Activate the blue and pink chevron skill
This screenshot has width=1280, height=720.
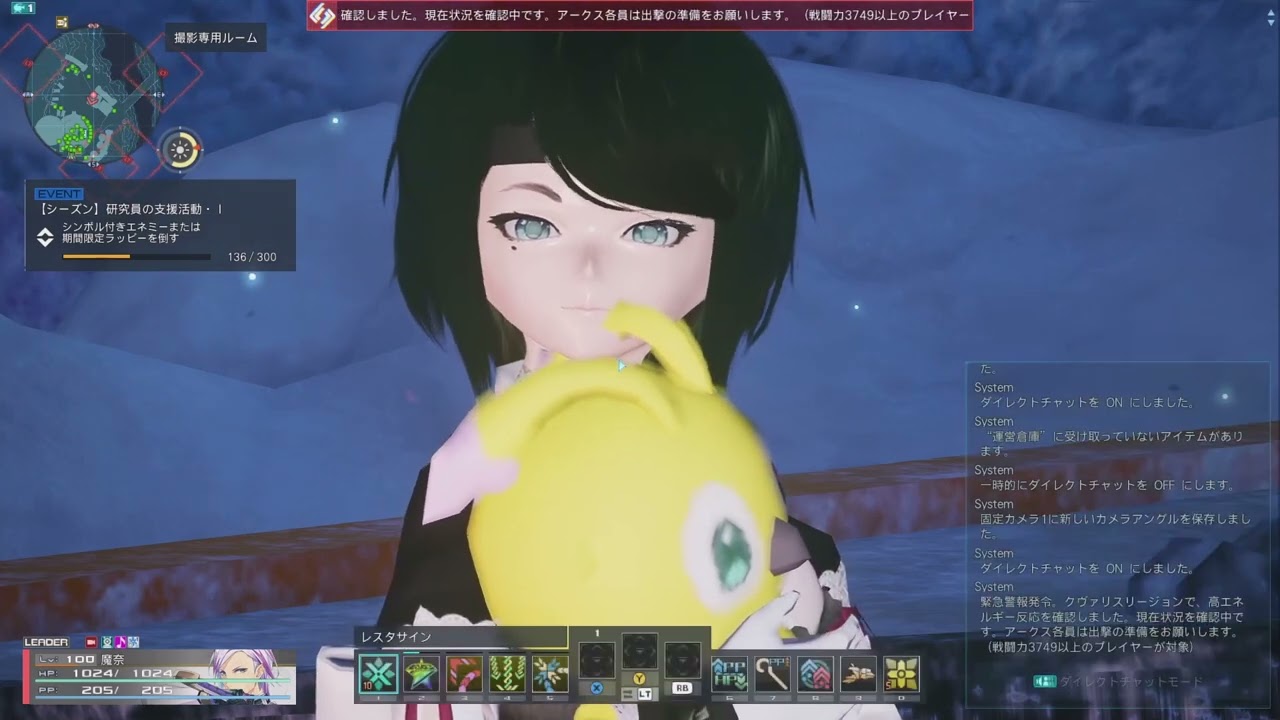[x=815, y=673]
